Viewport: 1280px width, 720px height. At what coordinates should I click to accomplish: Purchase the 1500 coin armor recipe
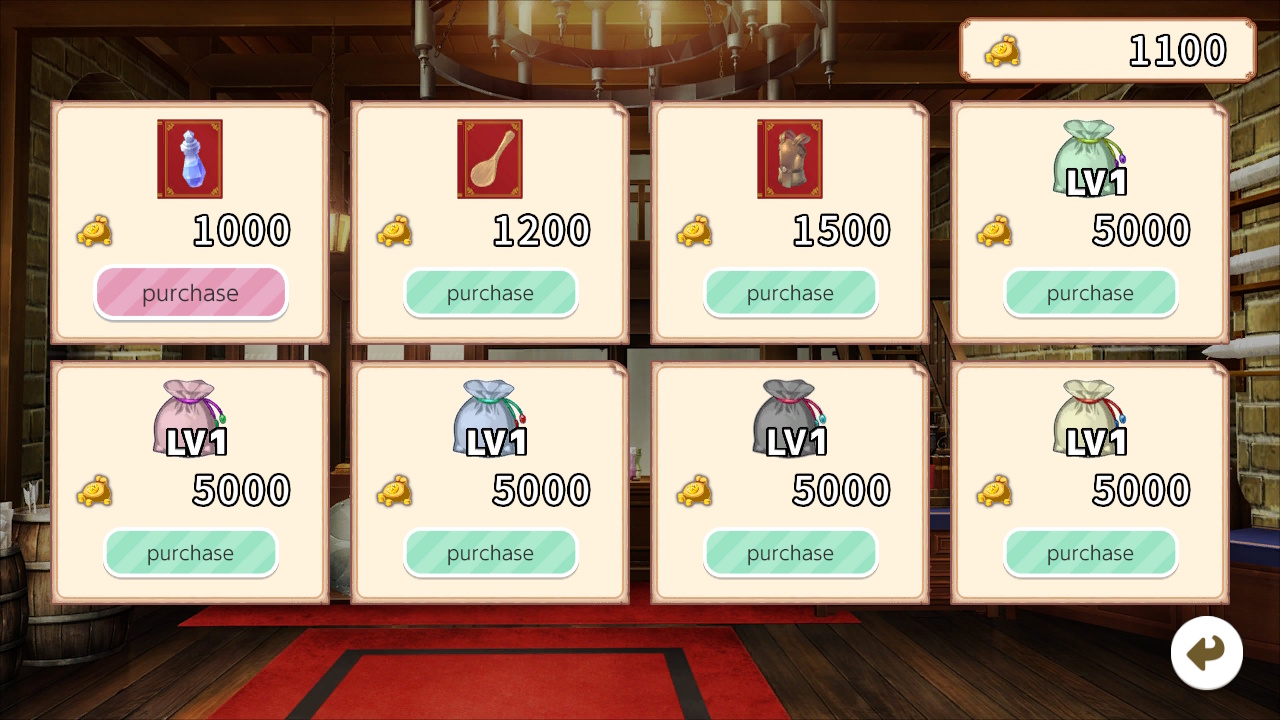790,293
